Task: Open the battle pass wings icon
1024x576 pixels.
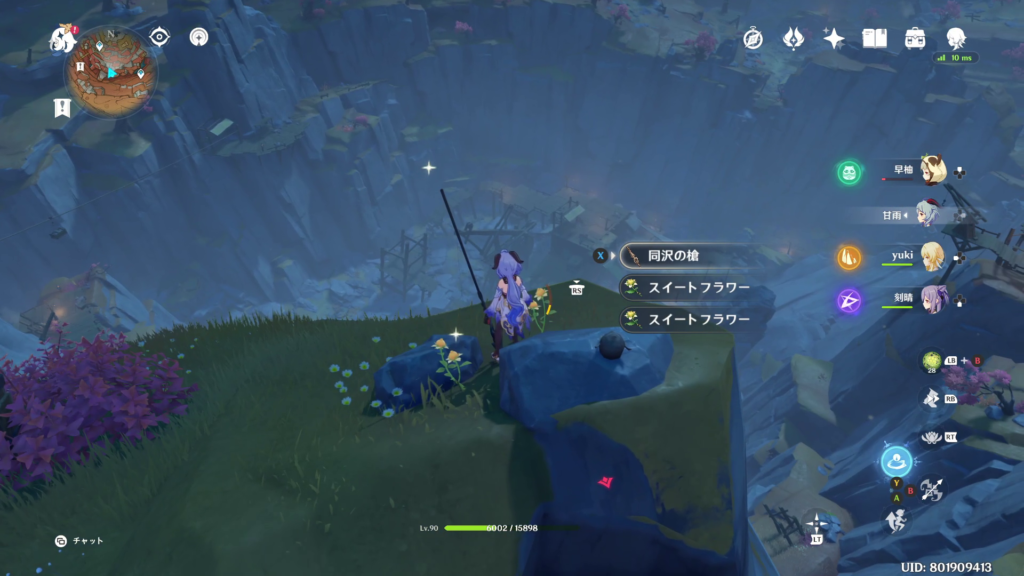Action: tap(793, 39)
